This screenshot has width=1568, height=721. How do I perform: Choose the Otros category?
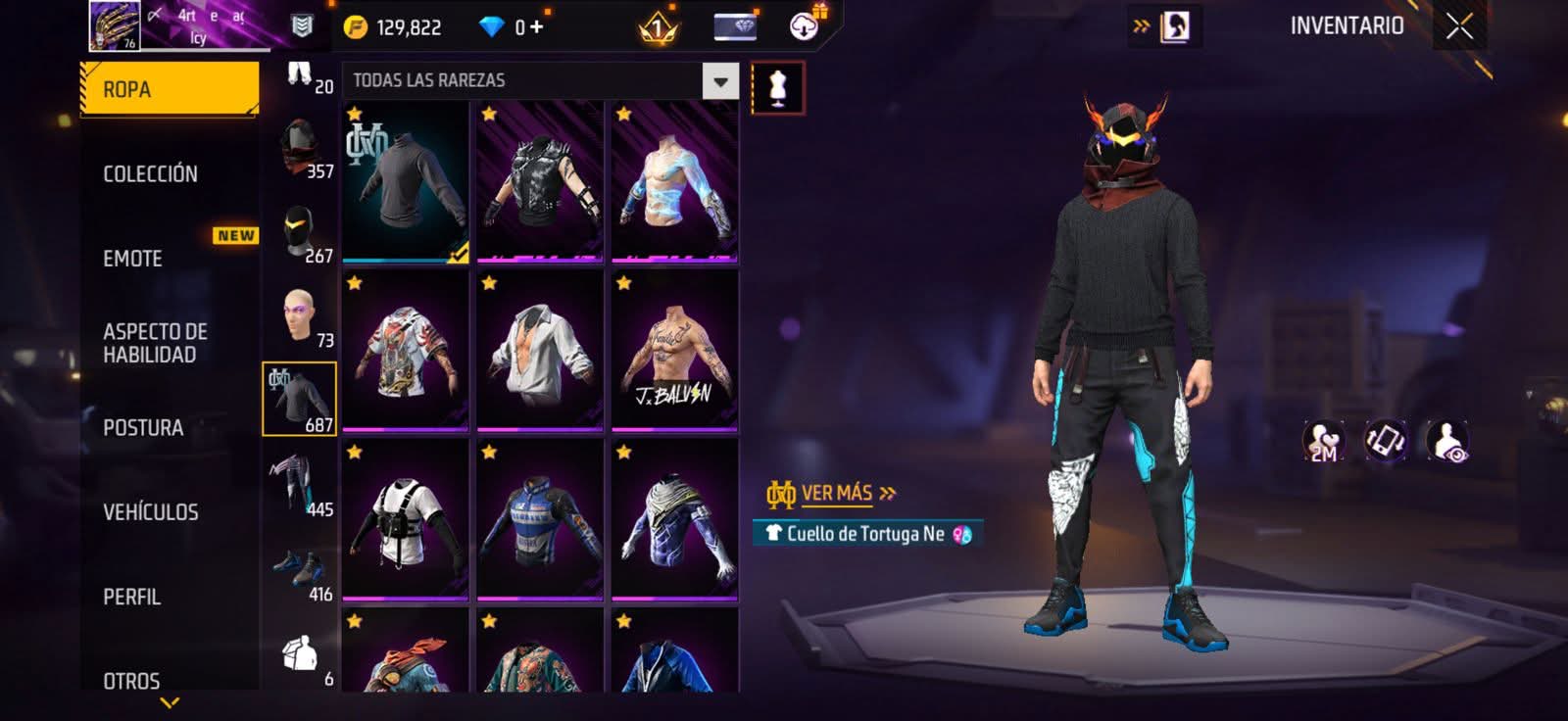pyautogui.click(x=132, y=681)
